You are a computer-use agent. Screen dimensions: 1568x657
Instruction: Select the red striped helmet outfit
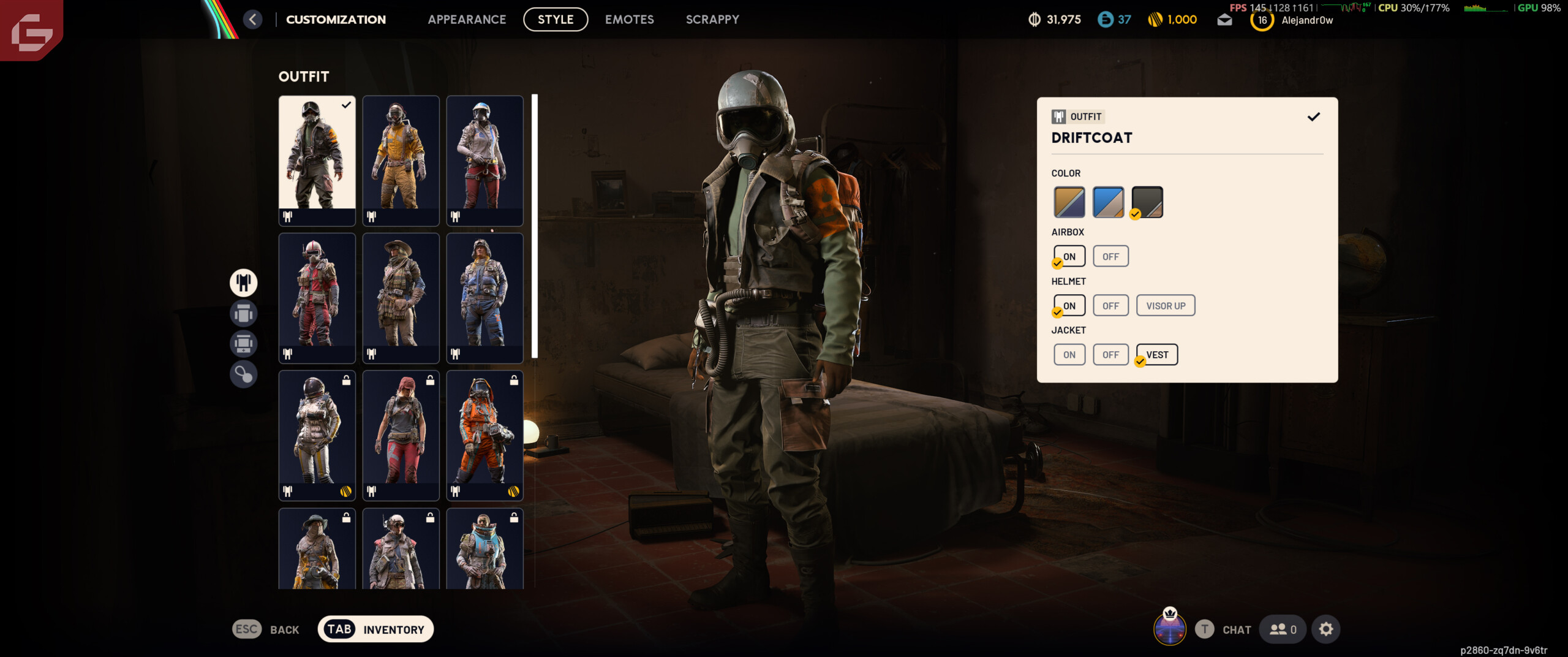pyautogui.click(x=317, y=297)
